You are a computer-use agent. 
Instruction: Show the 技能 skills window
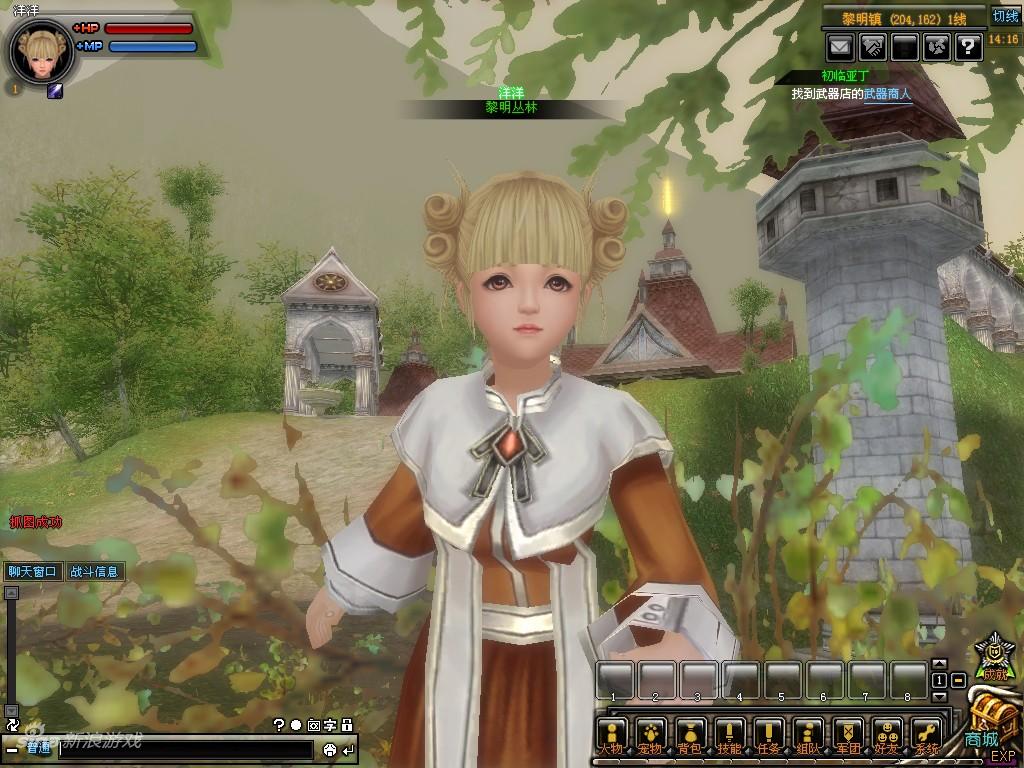tap(730, 735)
